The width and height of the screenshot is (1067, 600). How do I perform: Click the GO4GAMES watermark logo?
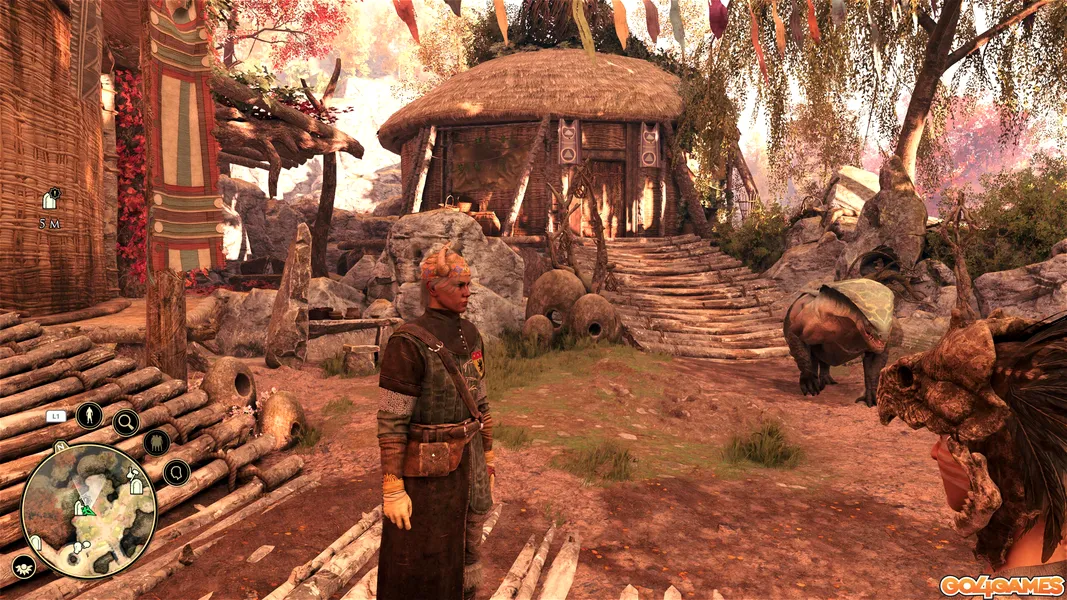(x=1001, y=586)
